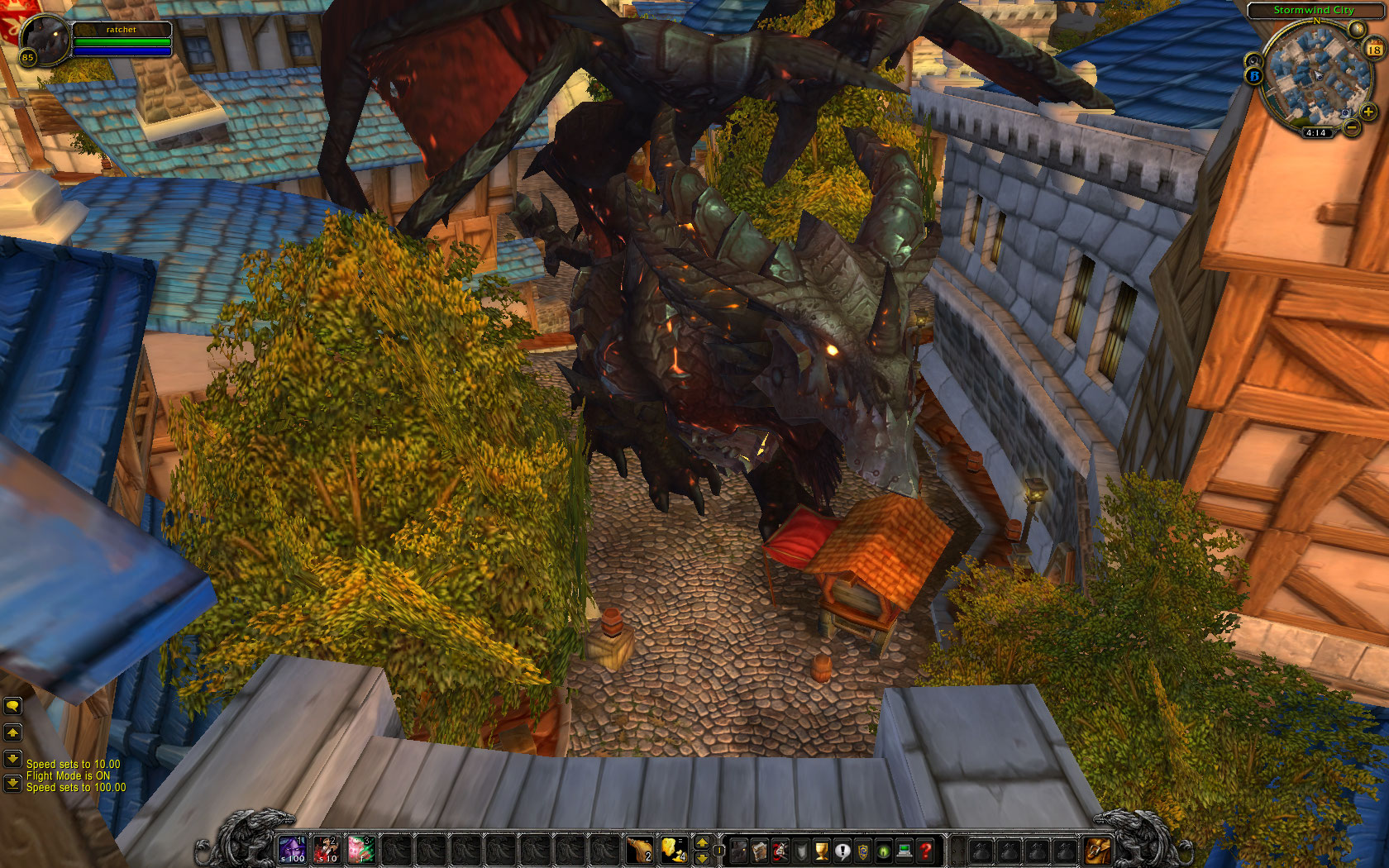Click the blue B minimap button

(1254, 76)
